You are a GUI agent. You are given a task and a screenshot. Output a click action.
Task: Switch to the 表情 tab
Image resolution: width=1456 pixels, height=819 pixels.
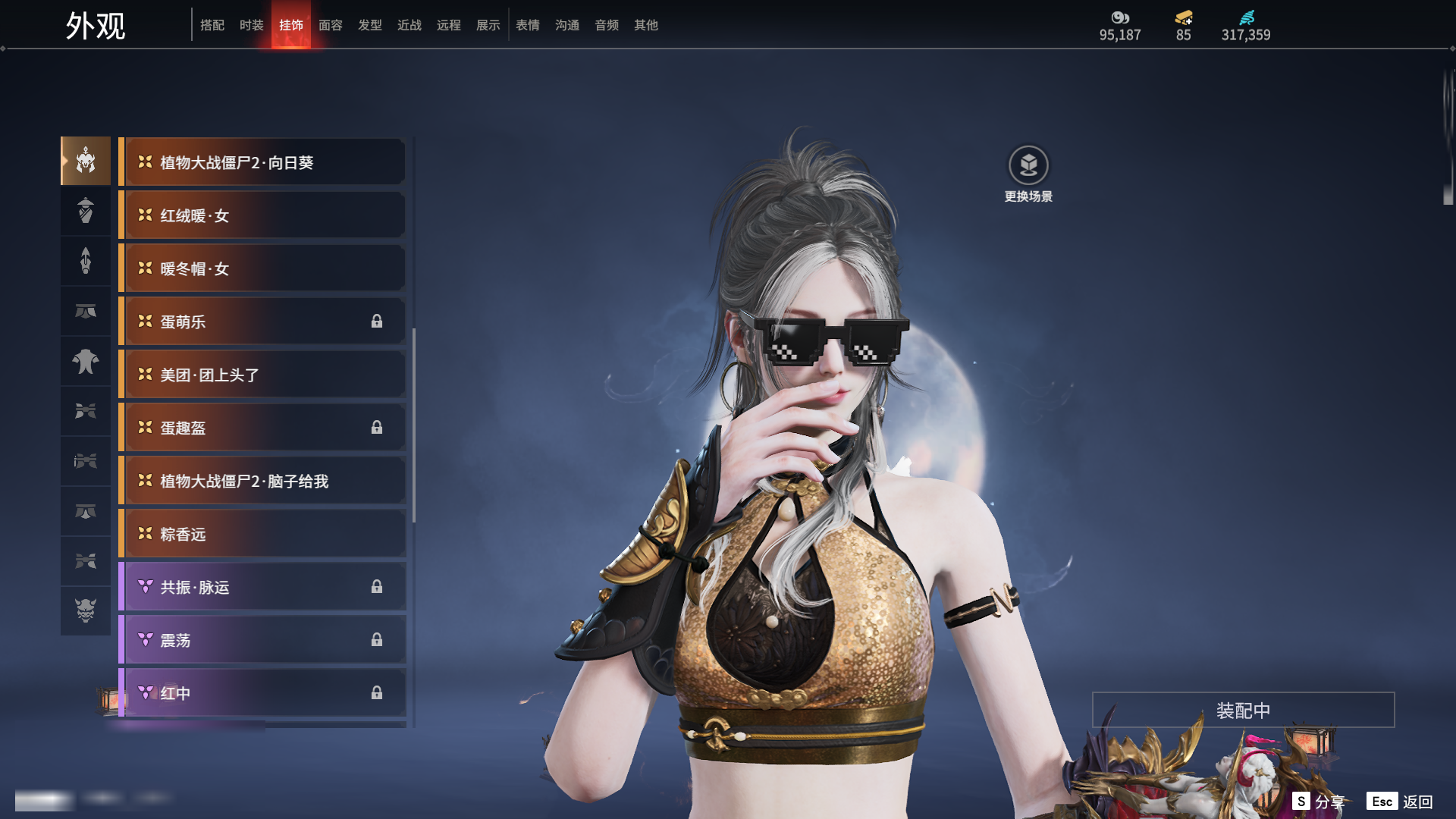click(x=528, y=25)
